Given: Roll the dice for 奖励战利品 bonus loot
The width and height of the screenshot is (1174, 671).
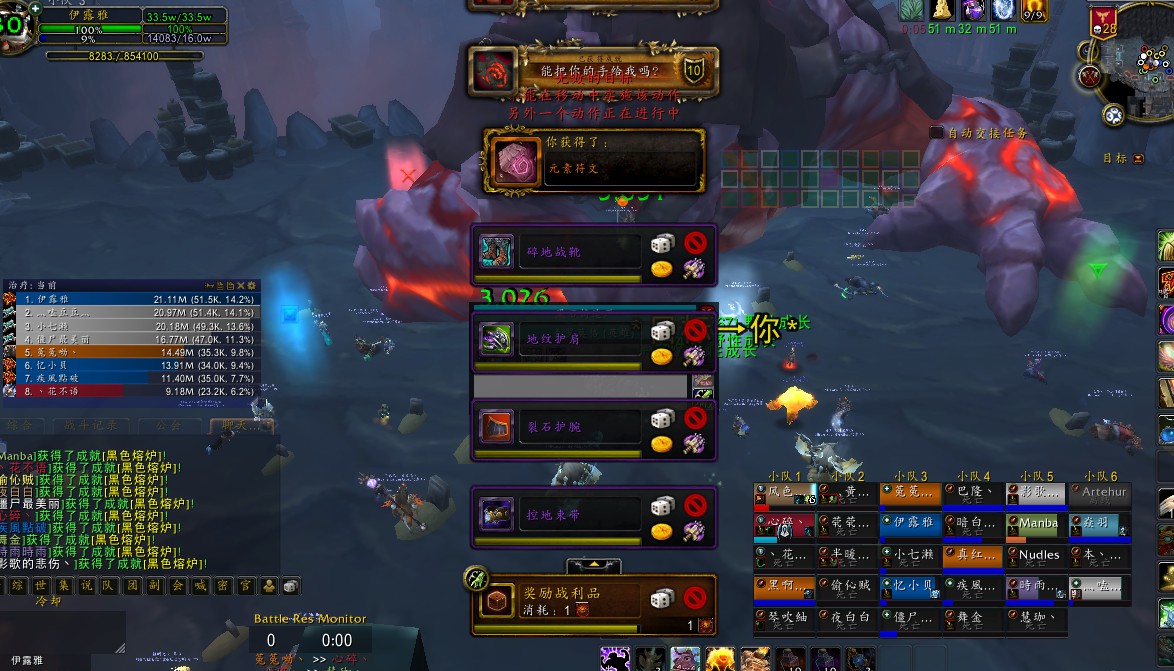Looking at the screenshot, I should [x=662, y=598].
